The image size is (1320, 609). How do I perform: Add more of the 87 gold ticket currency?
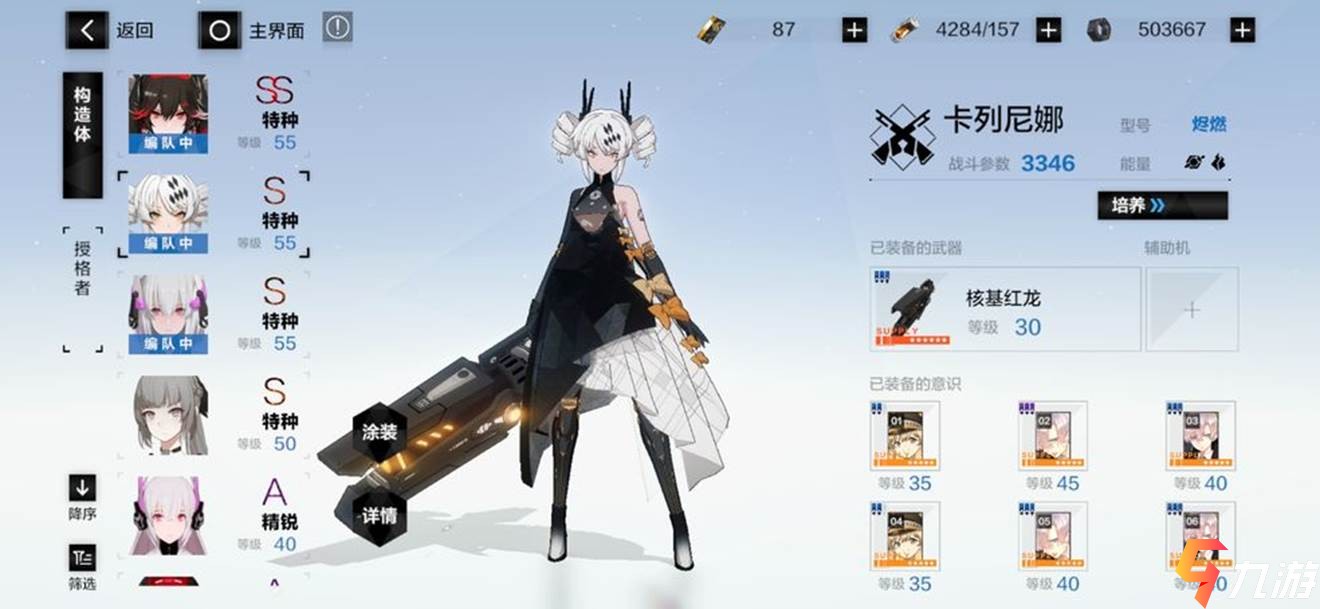click(854, 30)
